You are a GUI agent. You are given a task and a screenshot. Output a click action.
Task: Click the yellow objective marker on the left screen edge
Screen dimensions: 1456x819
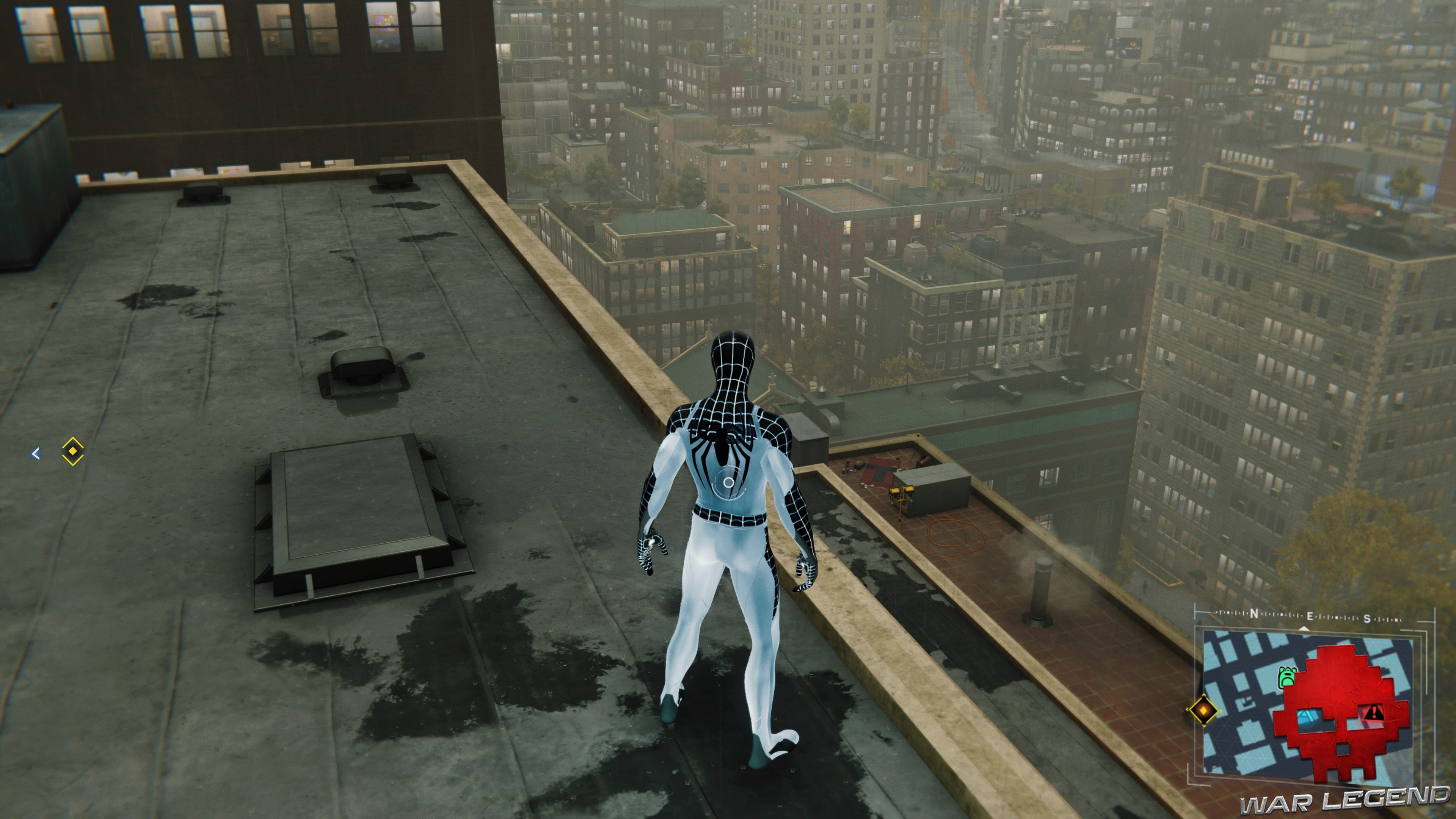click(72, 452)
